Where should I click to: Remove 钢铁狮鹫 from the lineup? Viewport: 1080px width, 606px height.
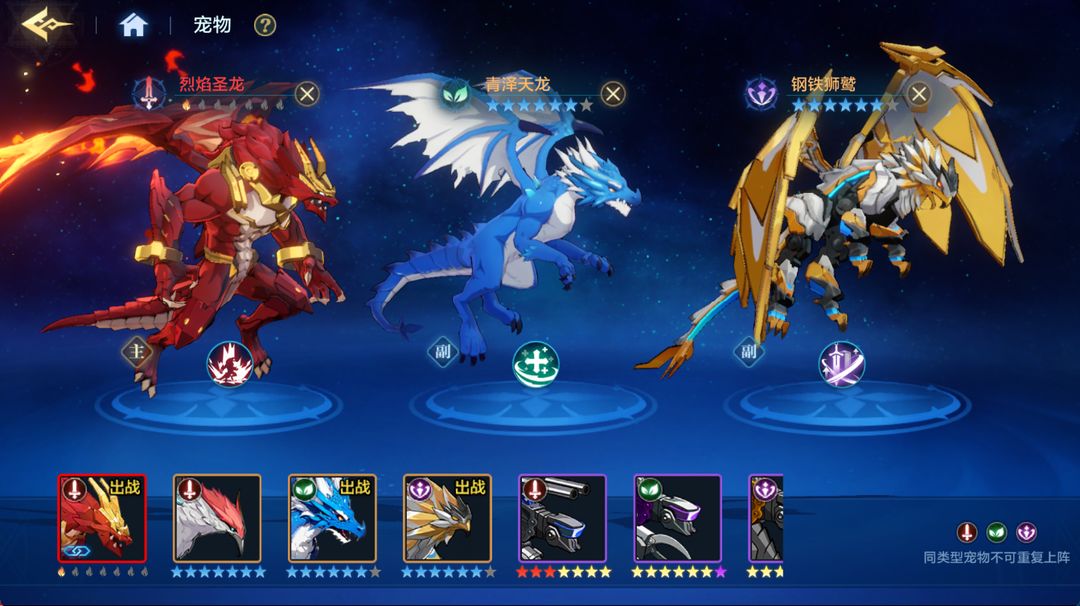(917, 94)
